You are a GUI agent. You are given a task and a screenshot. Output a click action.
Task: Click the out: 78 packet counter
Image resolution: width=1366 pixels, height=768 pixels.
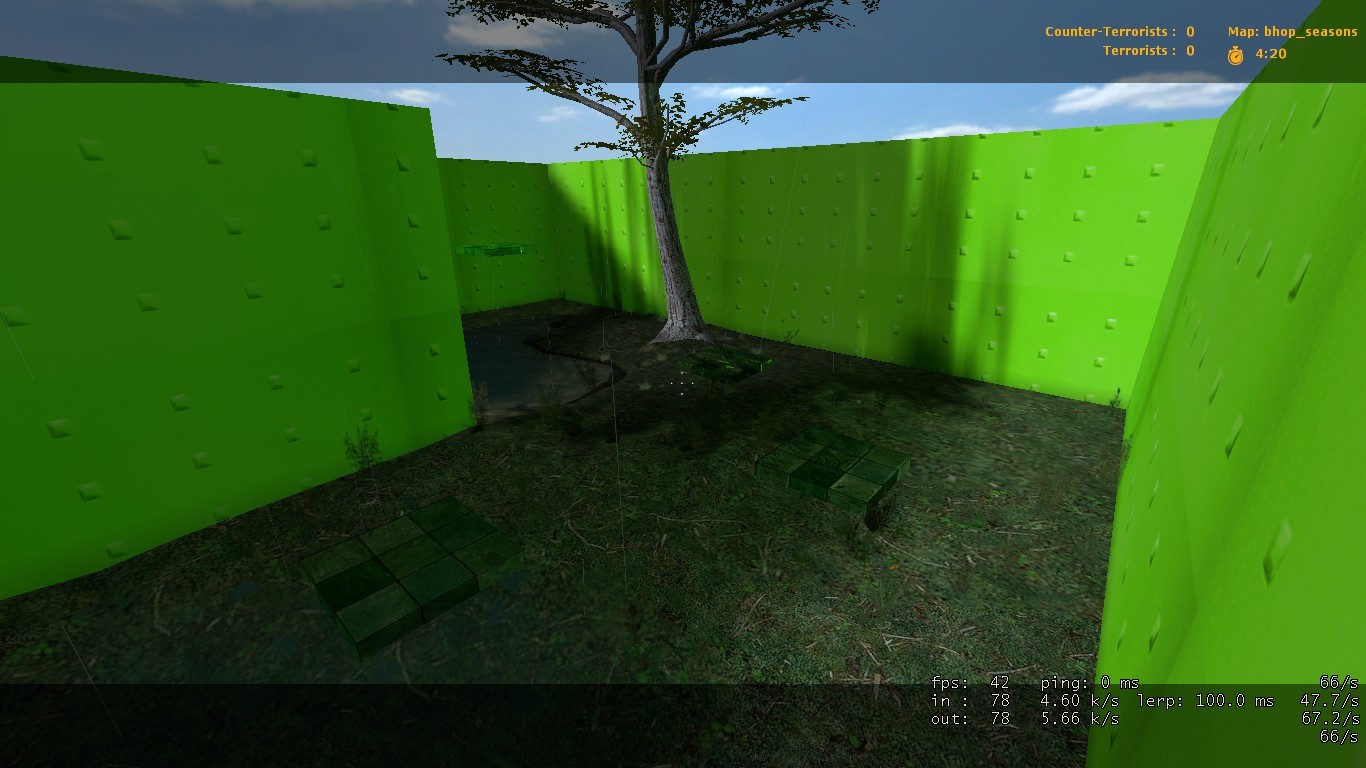pyautogui.click(x=966, y=718)
